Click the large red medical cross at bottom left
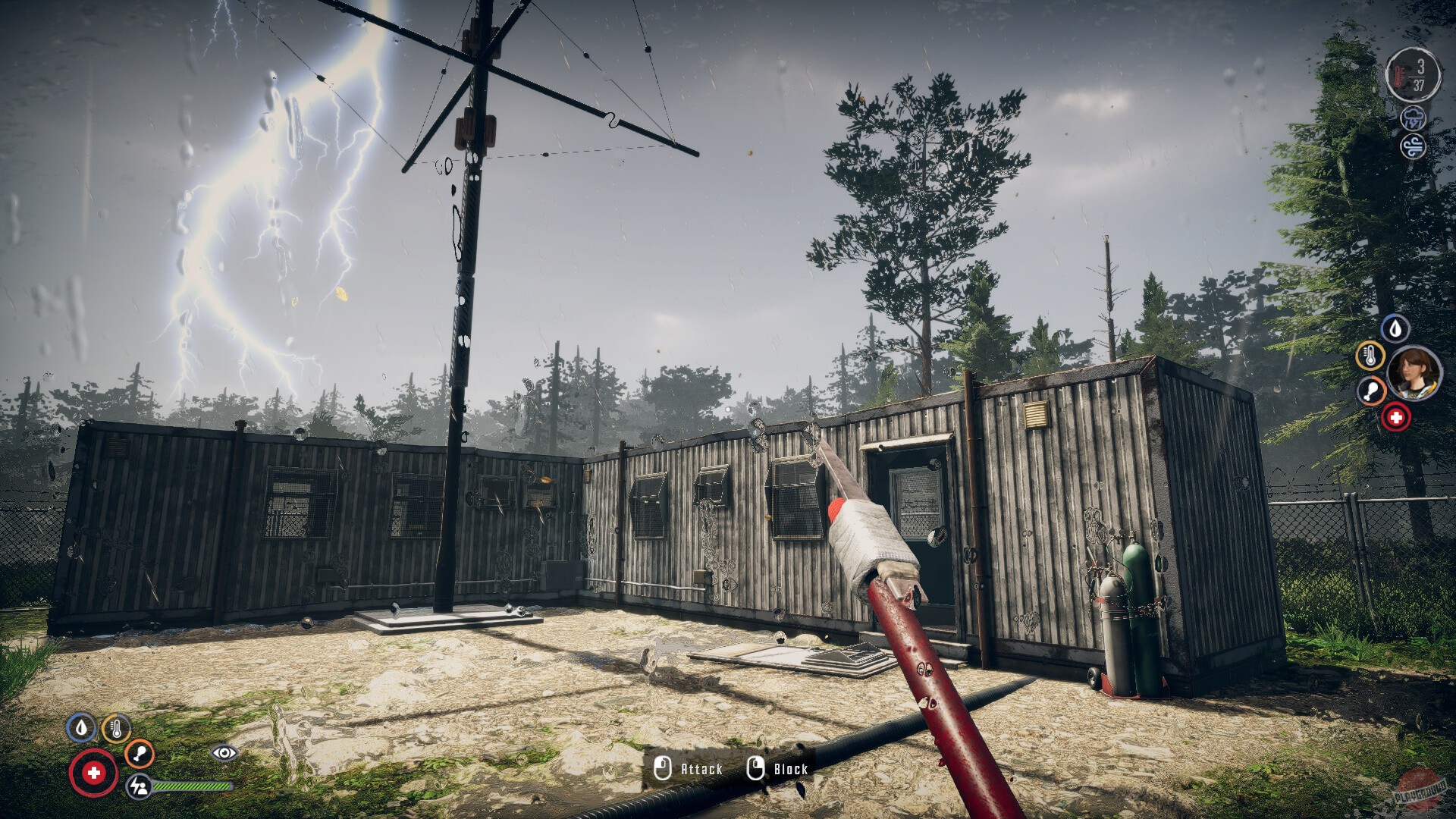This screenshot has height=819, width=1456. [95, 773]
